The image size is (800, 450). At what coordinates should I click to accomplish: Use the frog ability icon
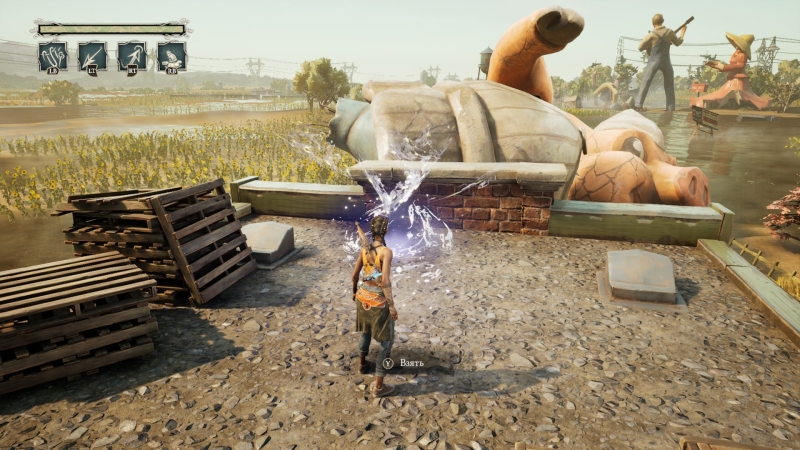coord(171,55)
